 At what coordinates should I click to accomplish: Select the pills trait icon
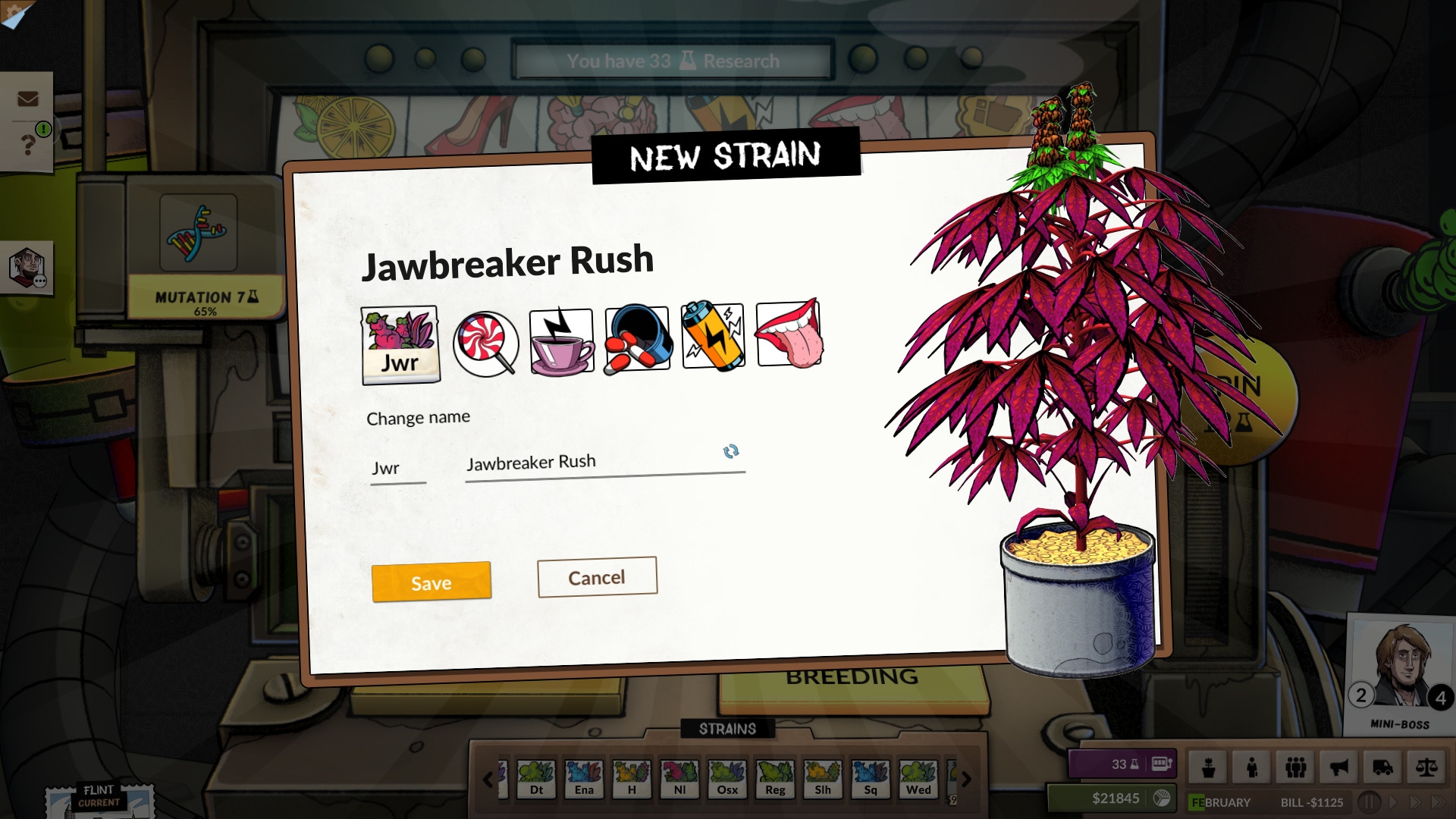[636, 339]
